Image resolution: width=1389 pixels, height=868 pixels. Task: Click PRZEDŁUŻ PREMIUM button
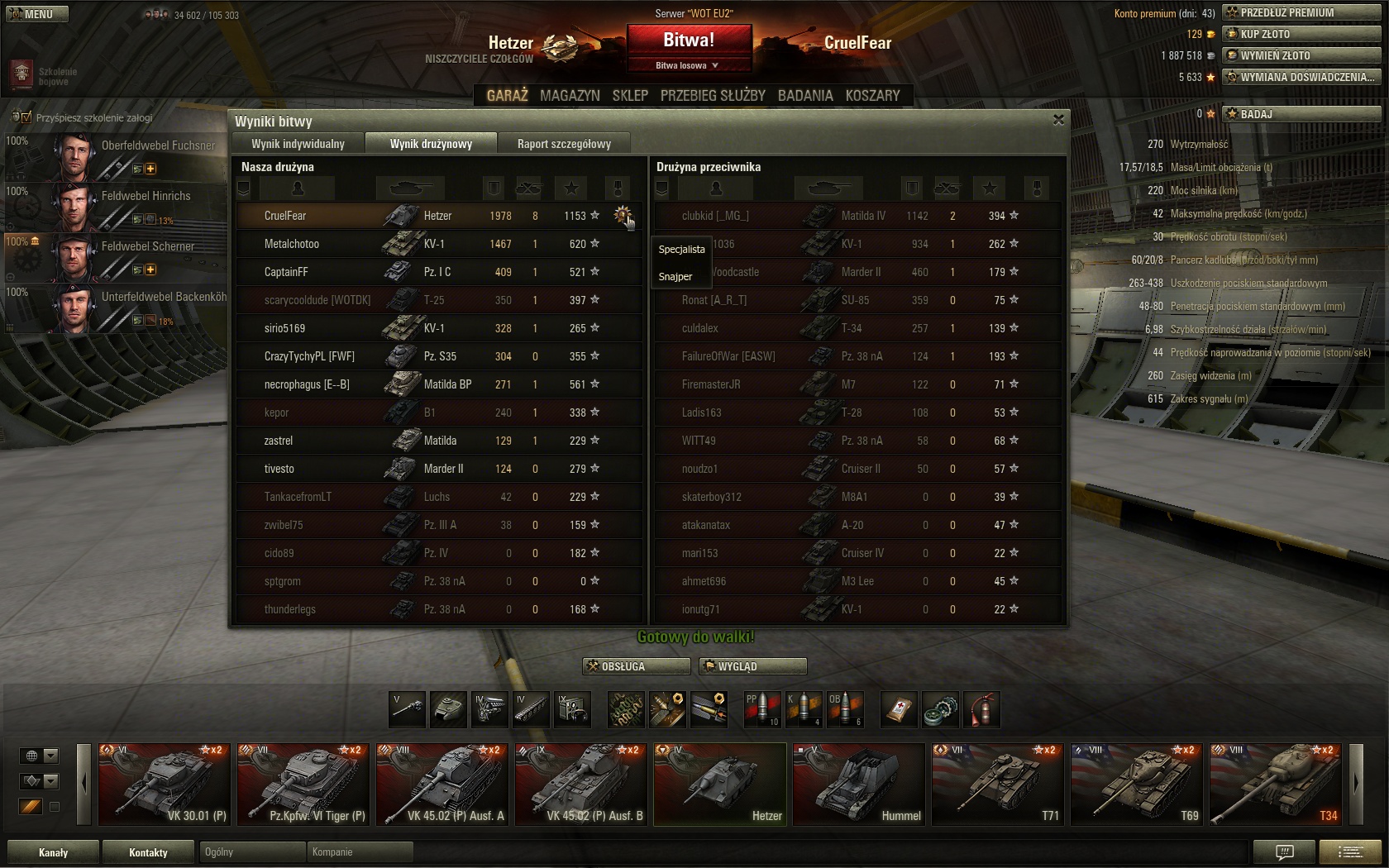click(x=1301, y=12)
